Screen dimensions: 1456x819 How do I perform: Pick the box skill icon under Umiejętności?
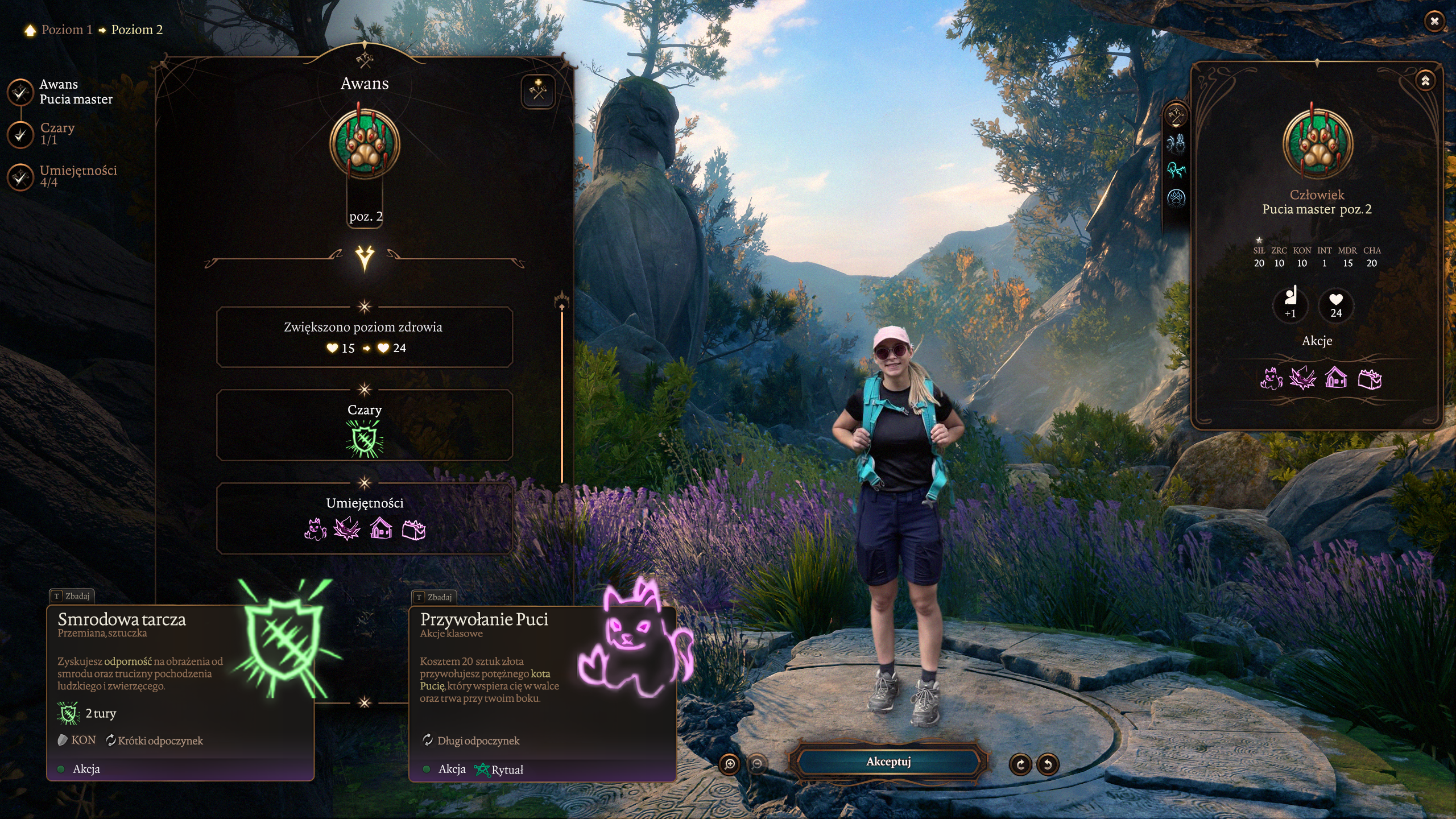click(413, 530)
